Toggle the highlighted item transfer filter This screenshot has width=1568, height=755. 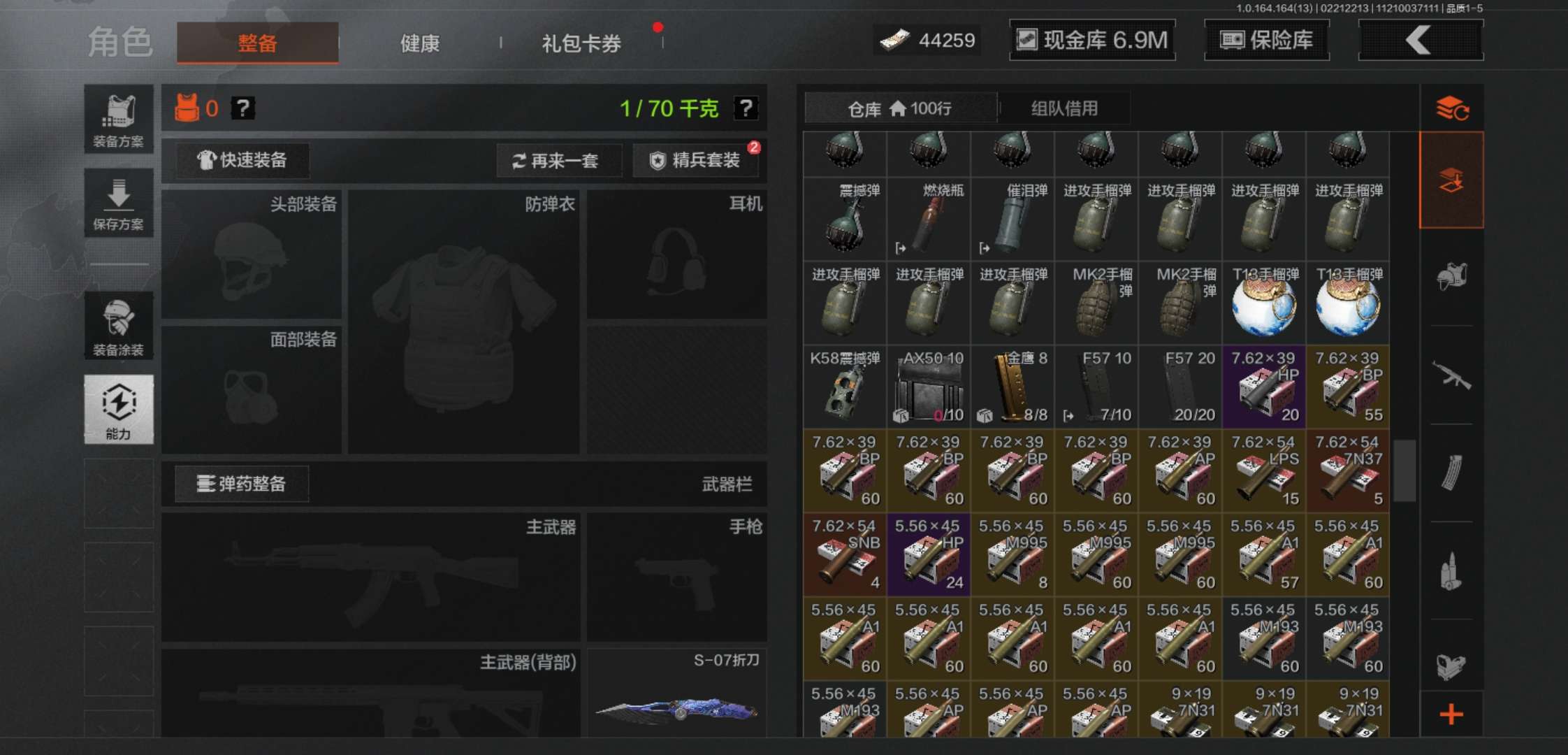[x=1451, y=180]
